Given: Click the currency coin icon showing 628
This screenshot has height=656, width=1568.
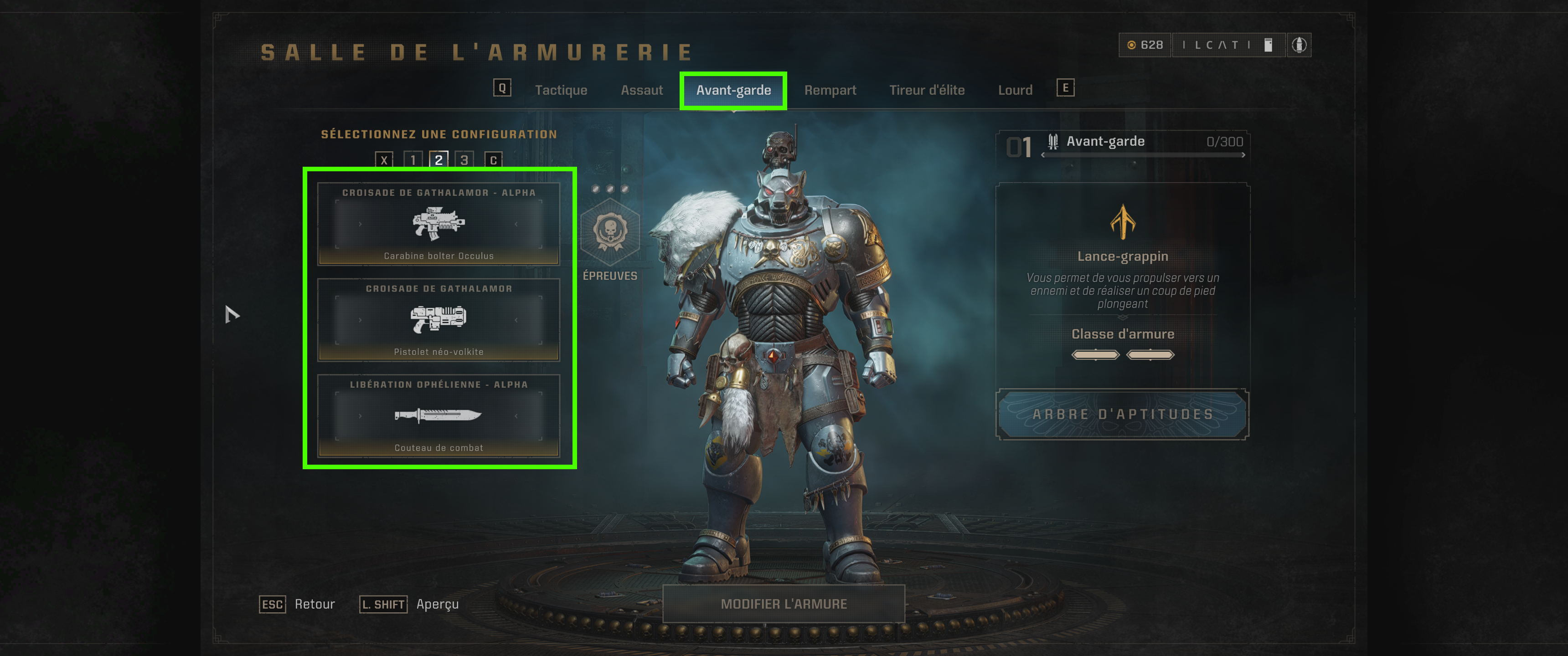Looking at the screenshot, I should click(1133, 45).
